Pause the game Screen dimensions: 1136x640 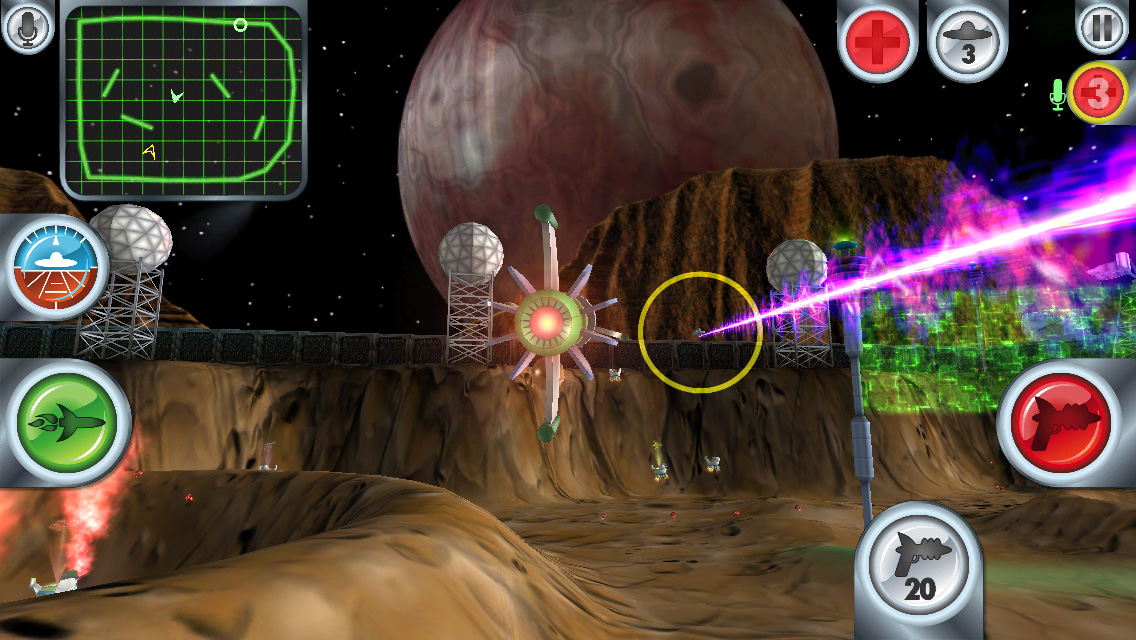pos(1102,27)
